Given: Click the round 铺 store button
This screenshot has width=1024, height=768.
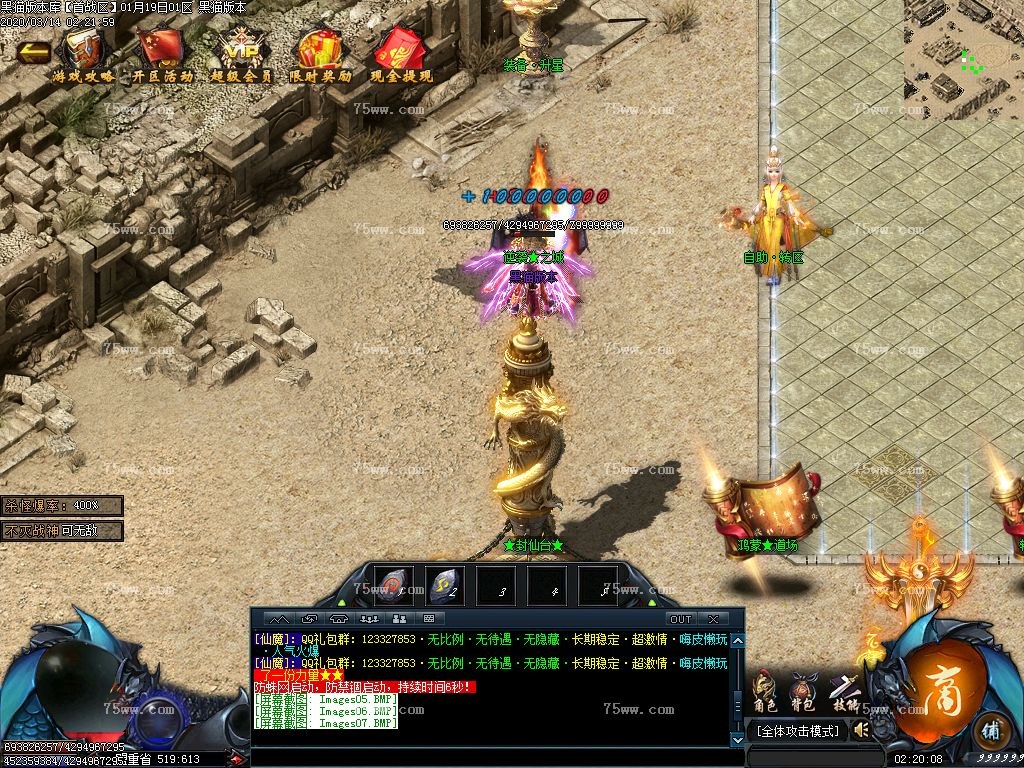Looking at the screenshot, I should (992, 730).
